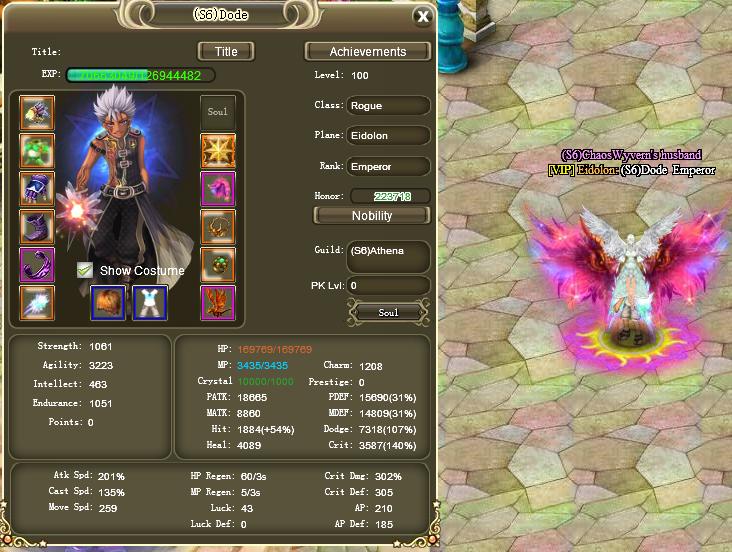The height and width of the screenshot is (552, 732).
Task: Inspect the winged weapon slot at top
Action: pyautogui.click(x=37, y=113)
